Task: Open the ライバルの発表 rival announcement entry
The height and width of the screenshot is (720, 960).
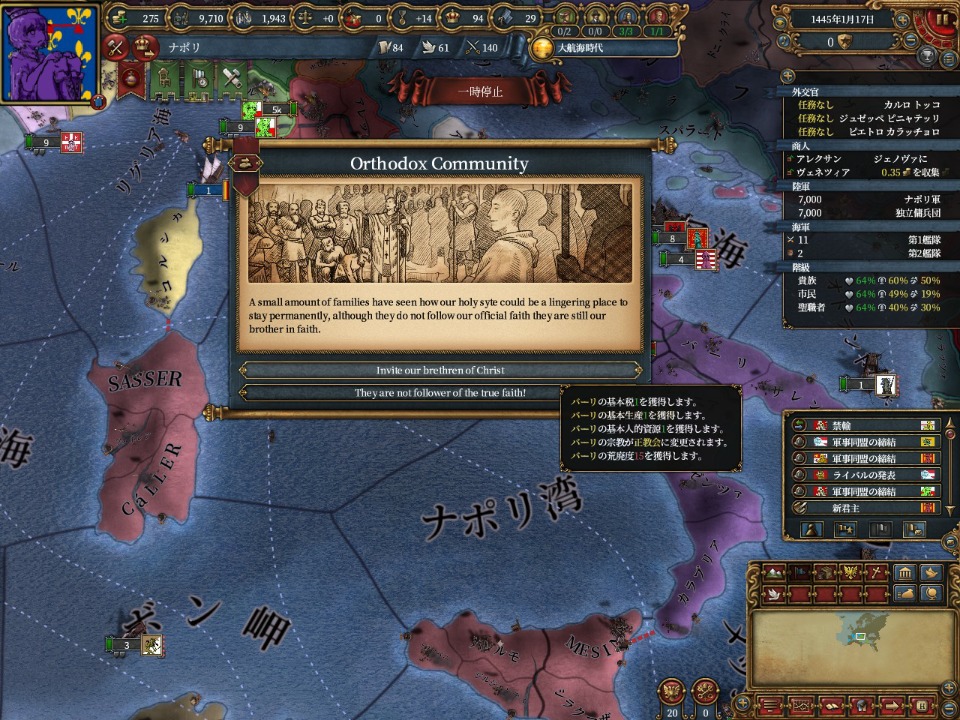Action: tap(866, 474)
